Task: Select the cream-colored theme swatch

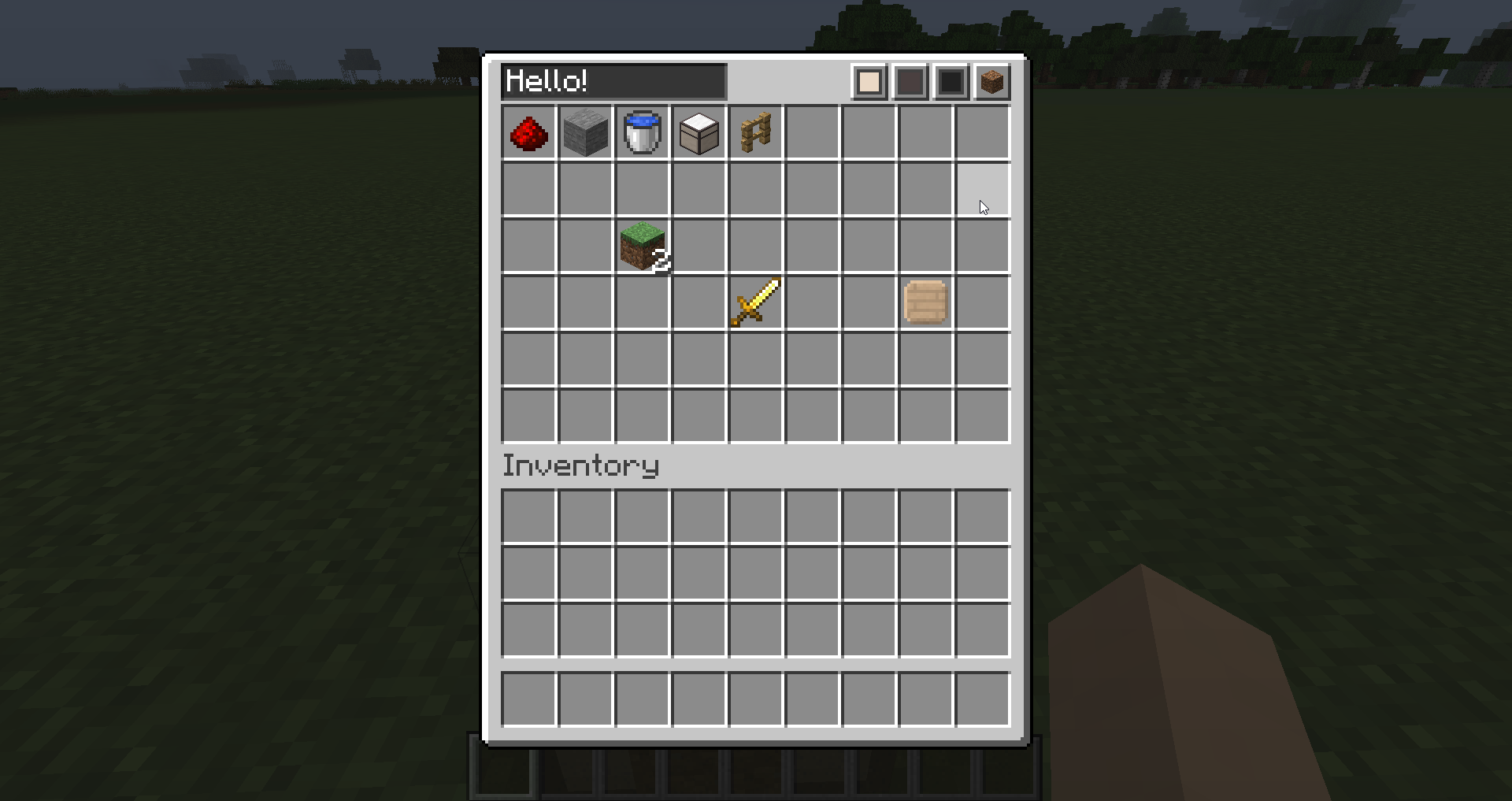Action: click(869, 82)
